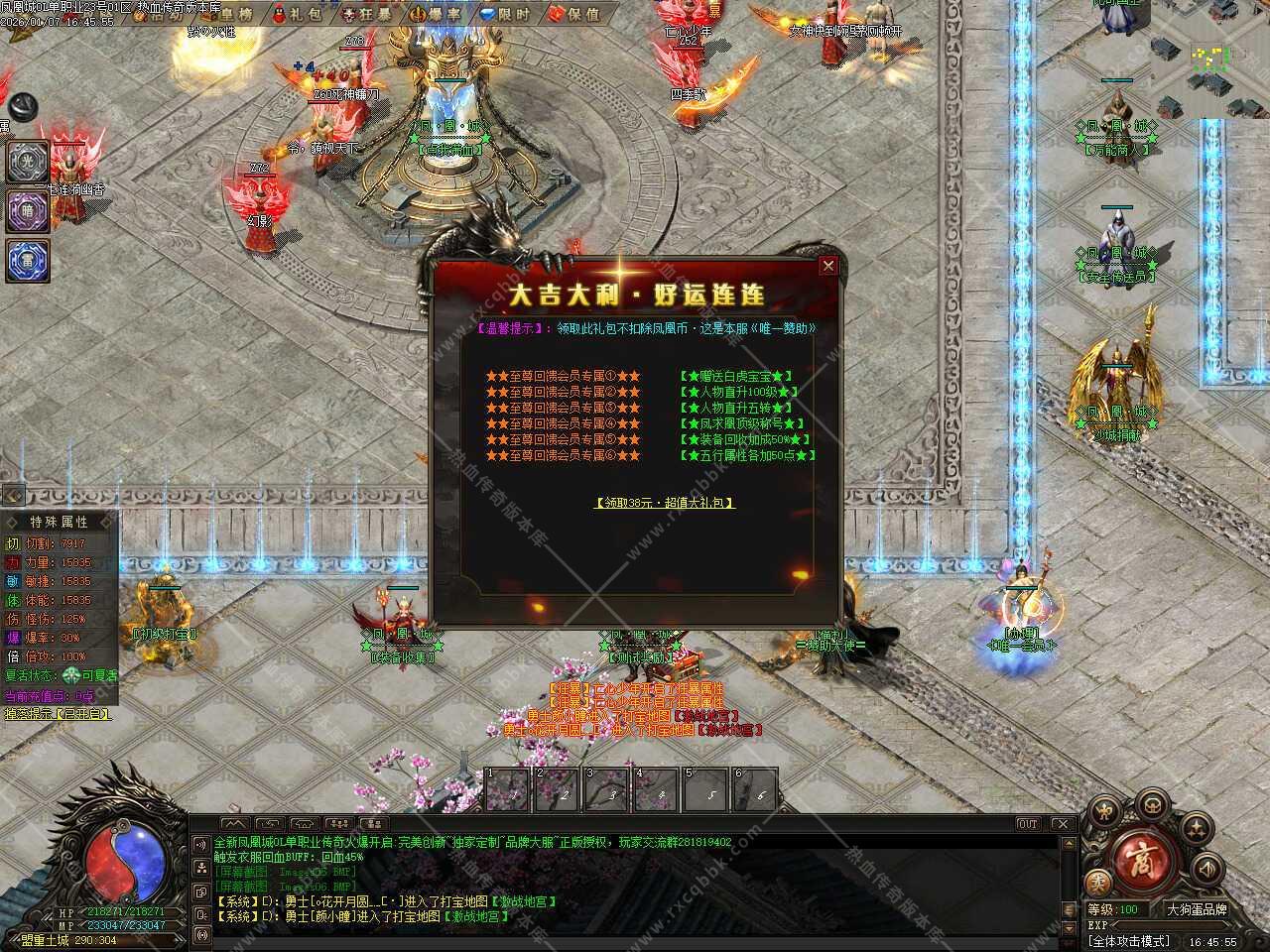Screen dimensions: 1270x952
Task: Toggle the 全体攻击模式 attack mode
Action: (x=1129, y=941)
